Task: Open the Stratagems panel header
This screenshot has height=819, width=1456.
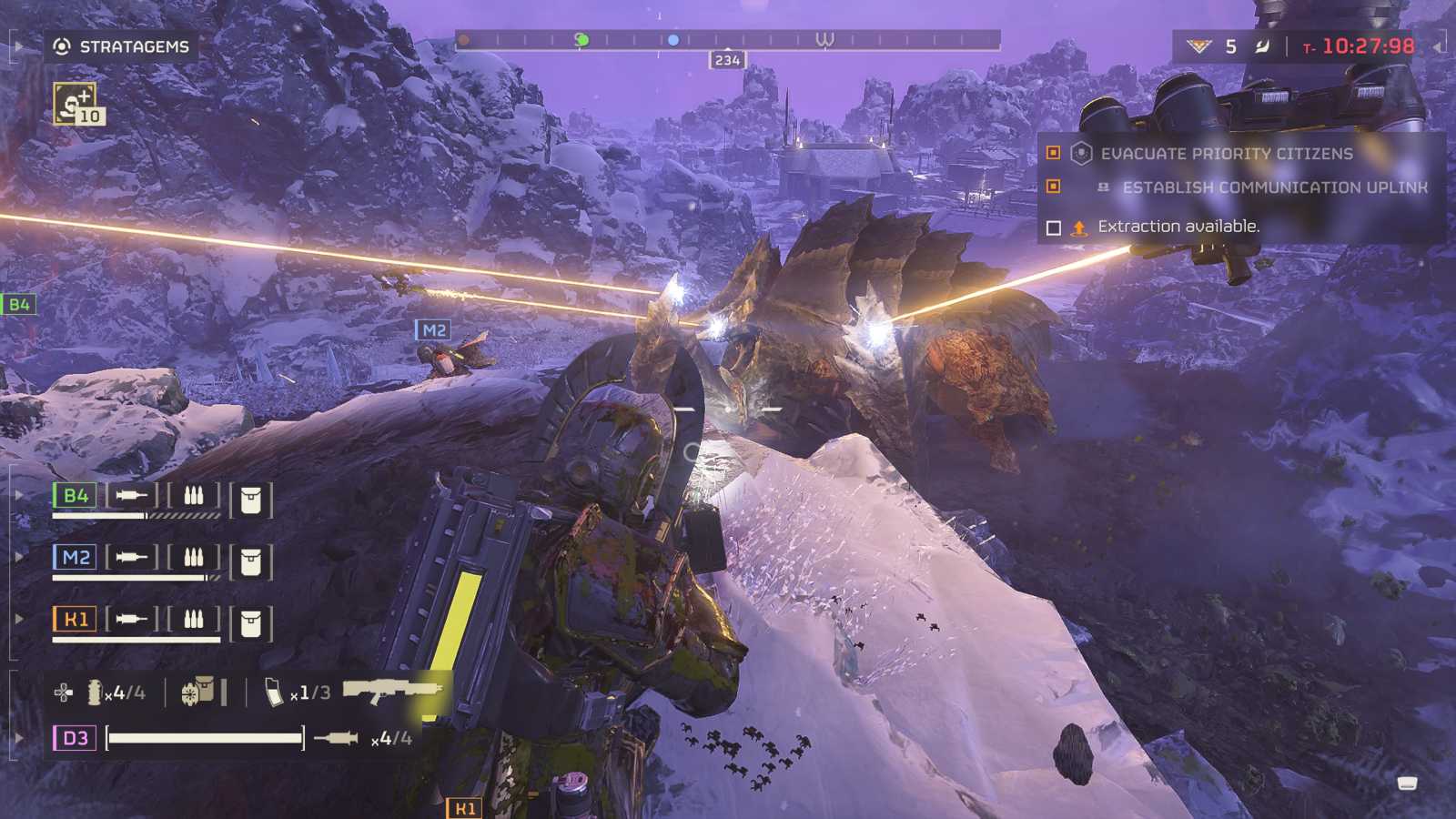Action: [122, 46]
